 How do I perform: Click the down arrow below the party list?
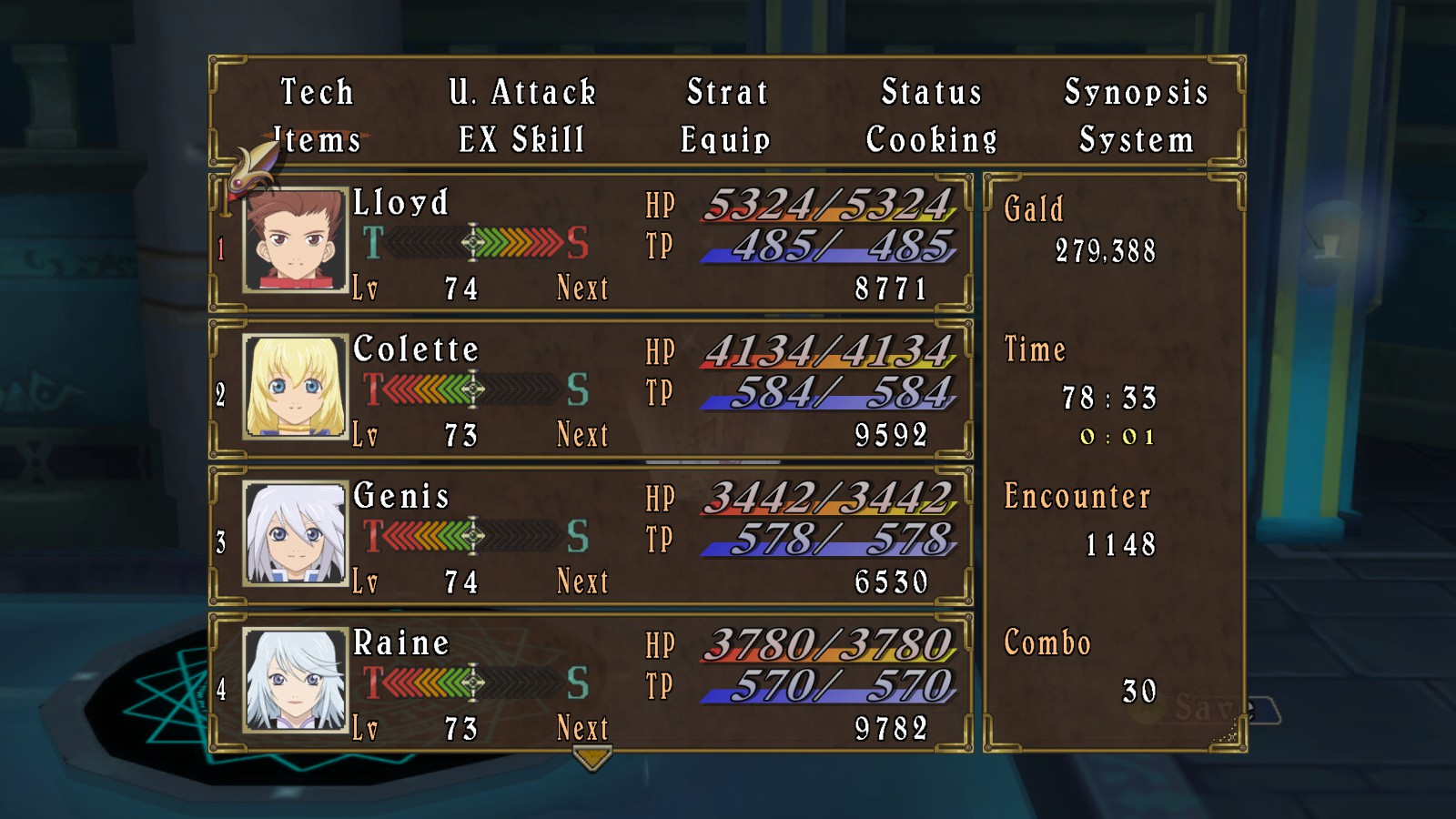pos(592,757)
